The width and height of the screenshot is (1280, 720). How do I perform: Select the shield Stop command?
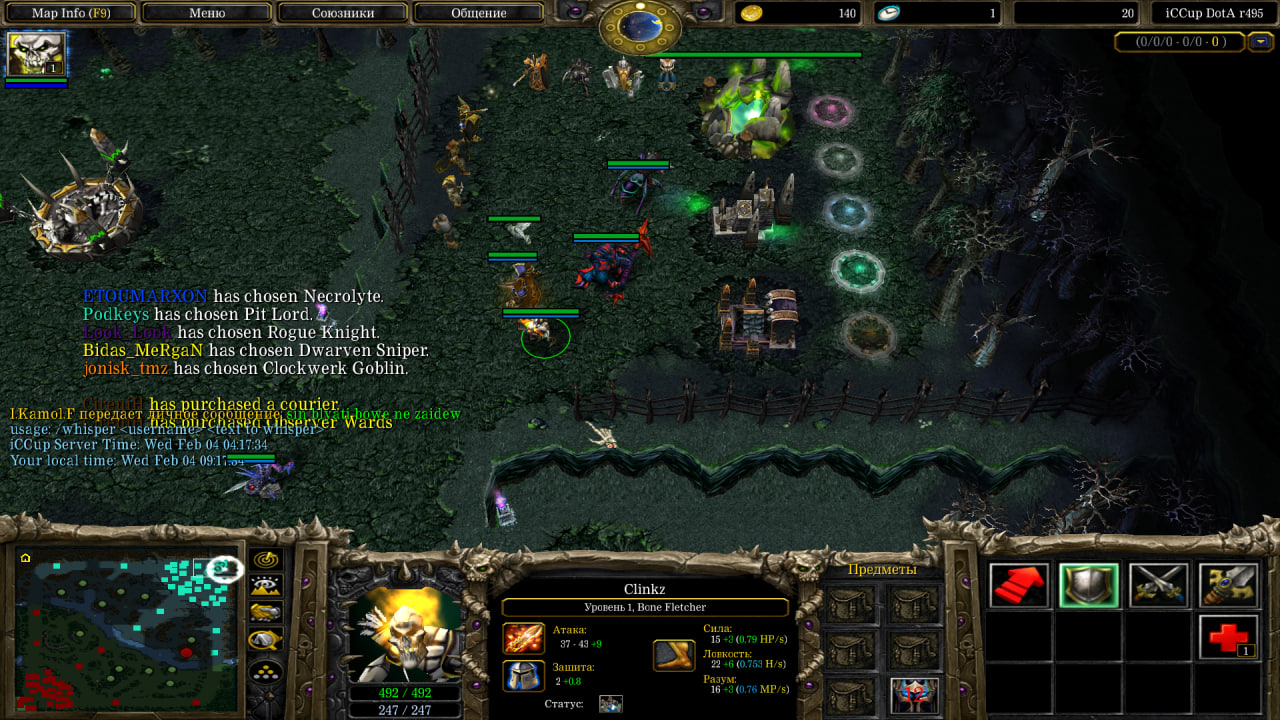click(1089, 586)
